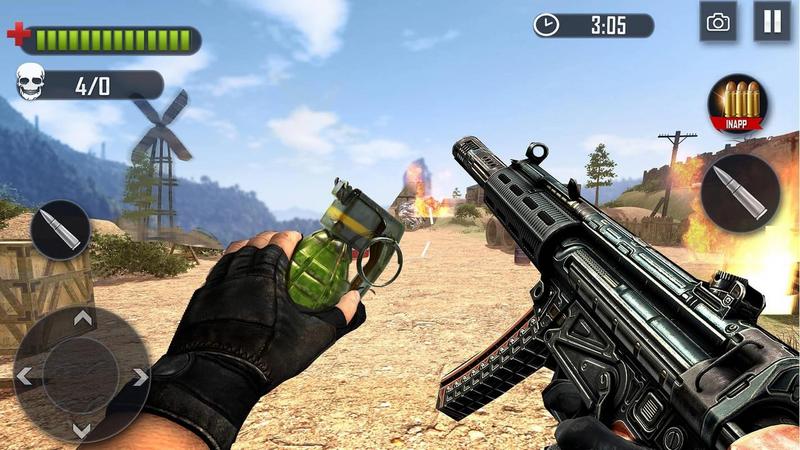This screenshot has width=800, height=450.
Task: Strafe left with the joystick left arrow
Action: click(x=25, y=376)
